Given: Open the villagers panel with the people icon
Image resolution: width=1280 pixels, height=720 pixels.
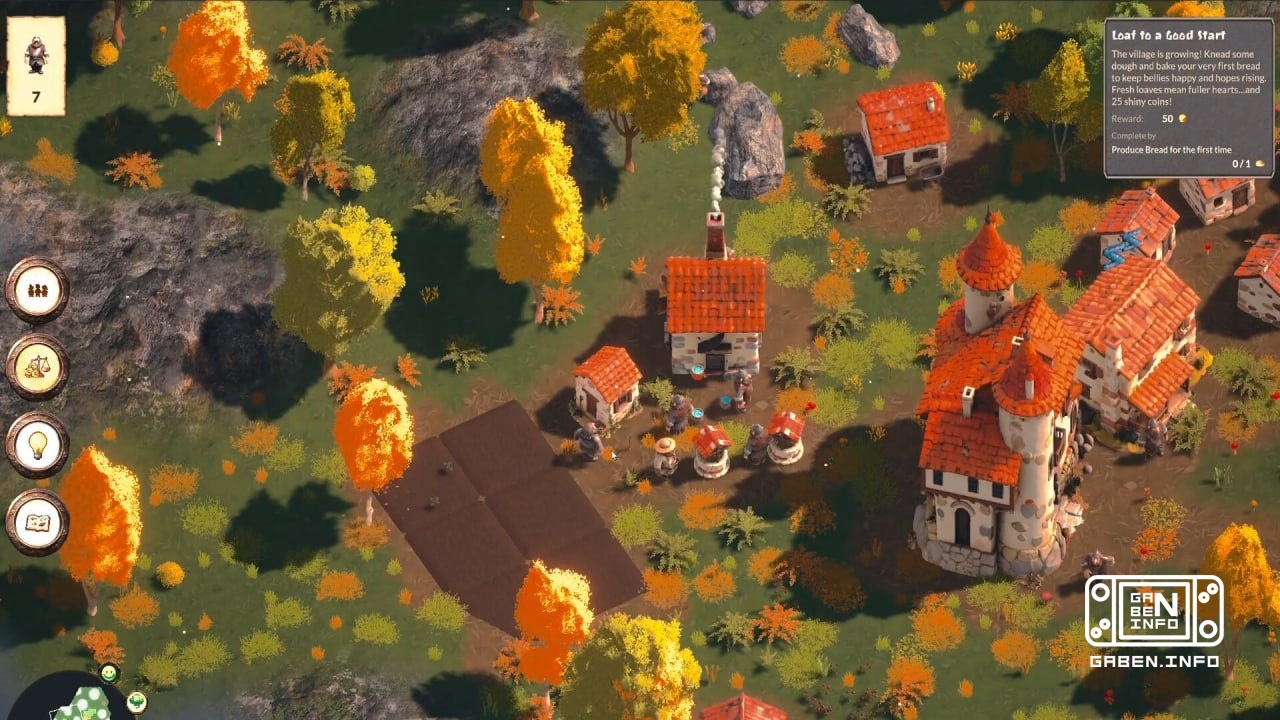Looking at the screenshot, I should click(37, 288).
